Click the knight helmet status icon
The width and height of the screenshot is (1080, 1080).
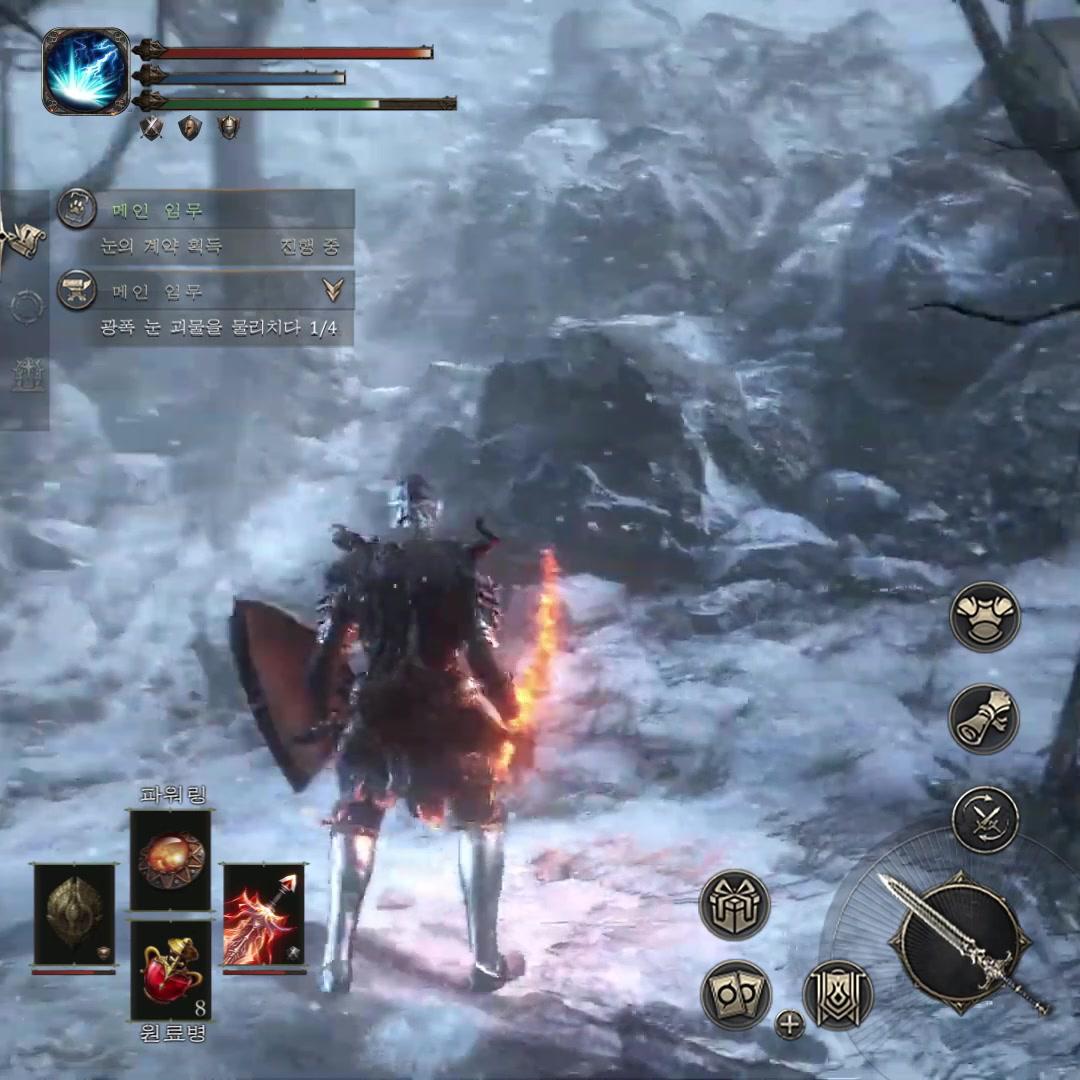[x=229, y=128]
